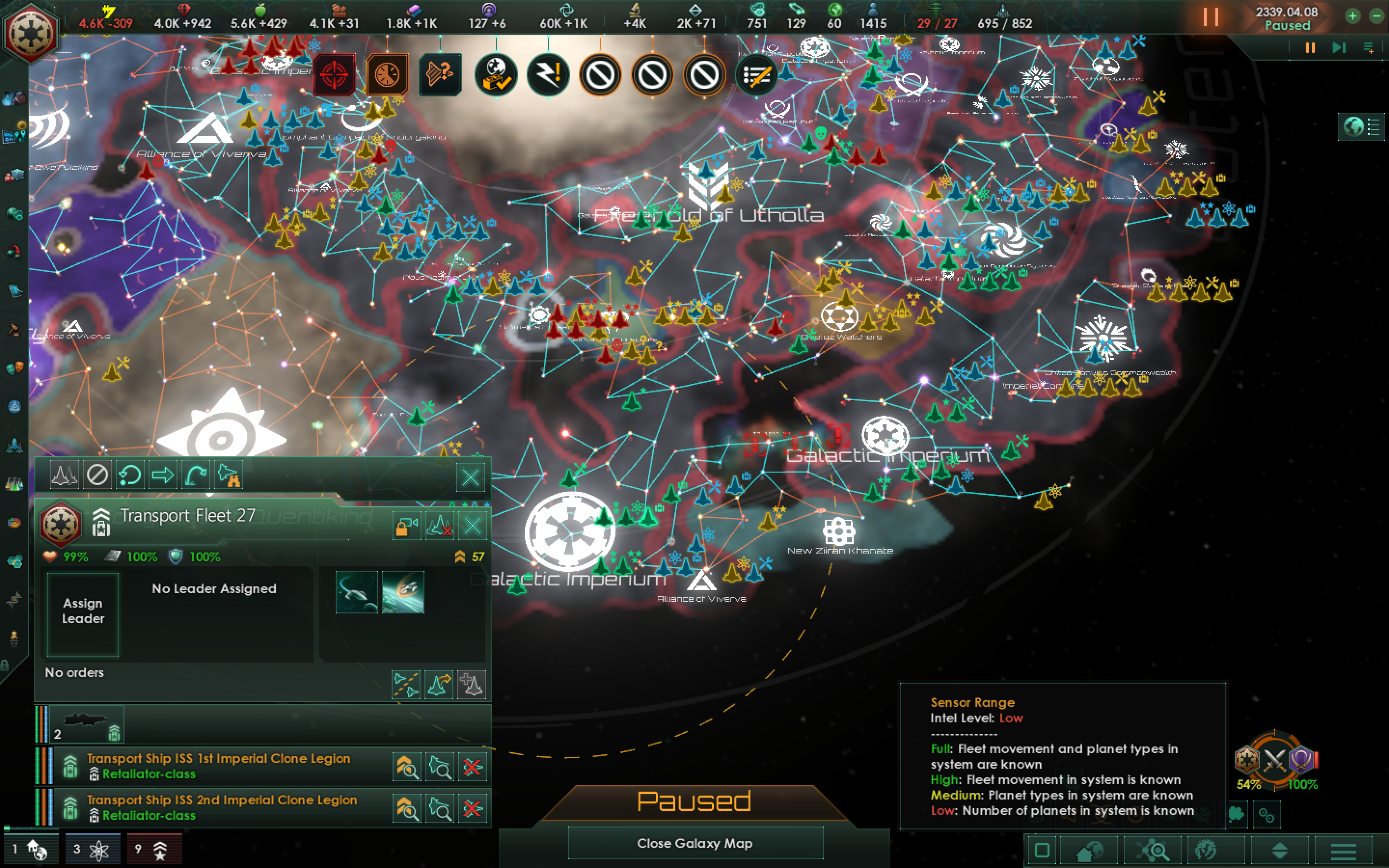
Task: Upgrade Transport Ship ISS 1st Imperial Clone Legion
Action: pos(407,766)
